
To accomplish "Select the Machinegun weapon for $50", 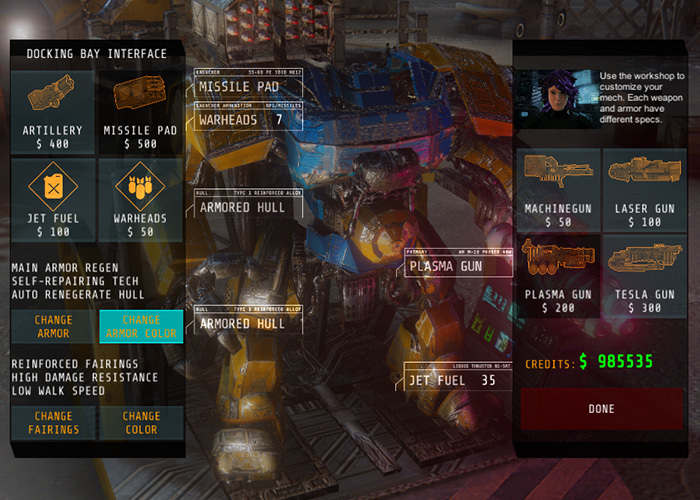I will pos(559,188).
